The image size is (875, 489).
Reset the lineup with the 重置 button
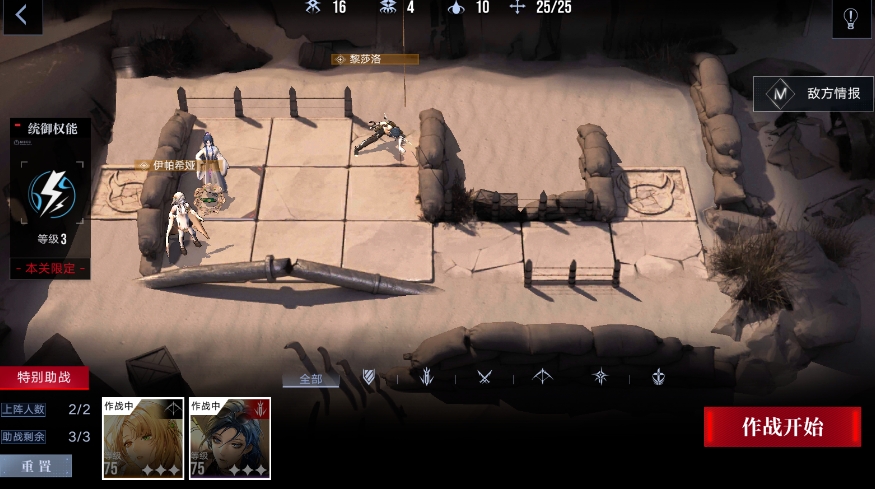point(36,466)
